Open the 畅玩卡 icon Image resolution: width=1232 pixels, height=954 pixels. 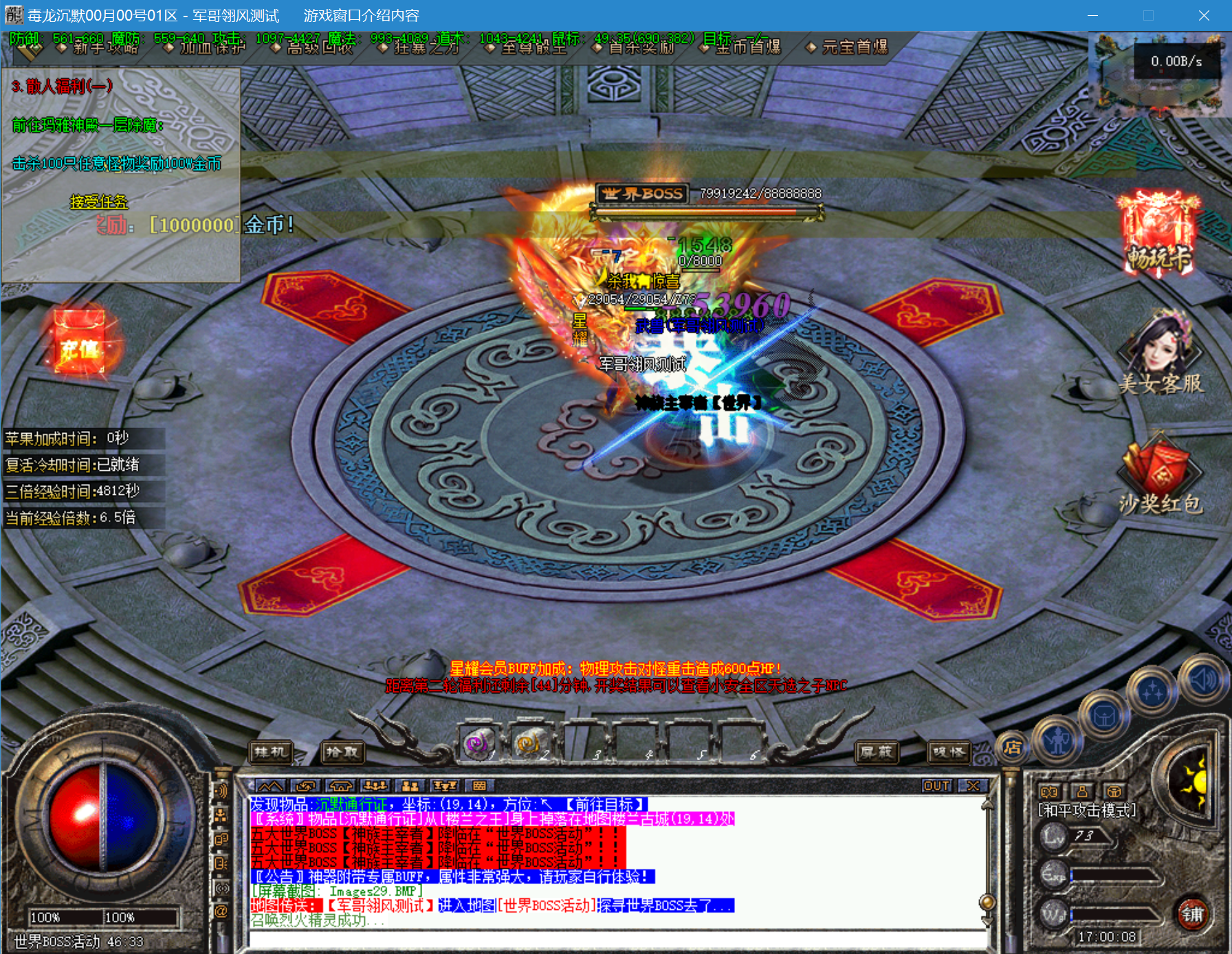pyautogui.click(x=1159, y=234)
